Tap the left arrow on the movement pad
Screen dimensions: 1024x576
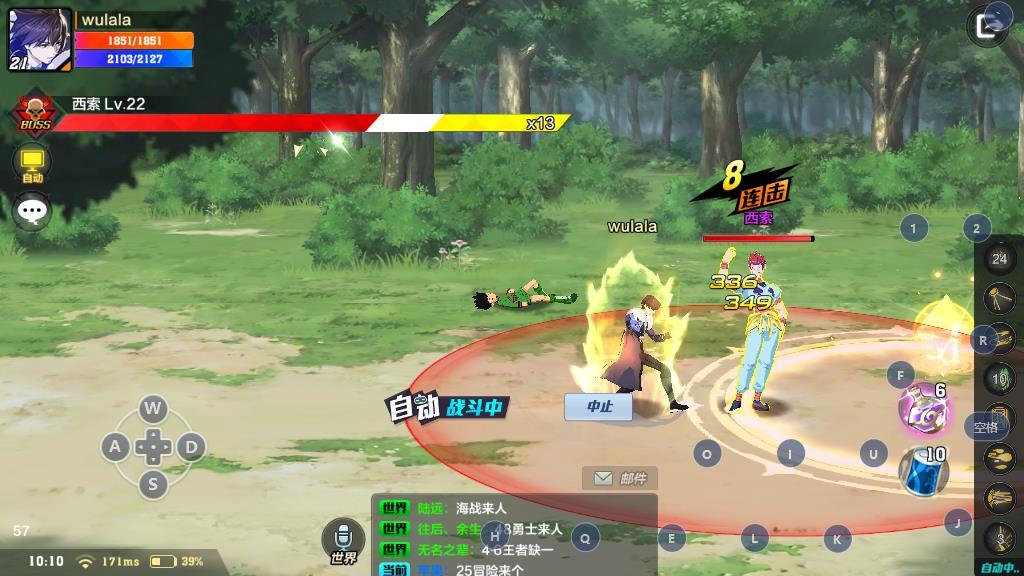115,447
